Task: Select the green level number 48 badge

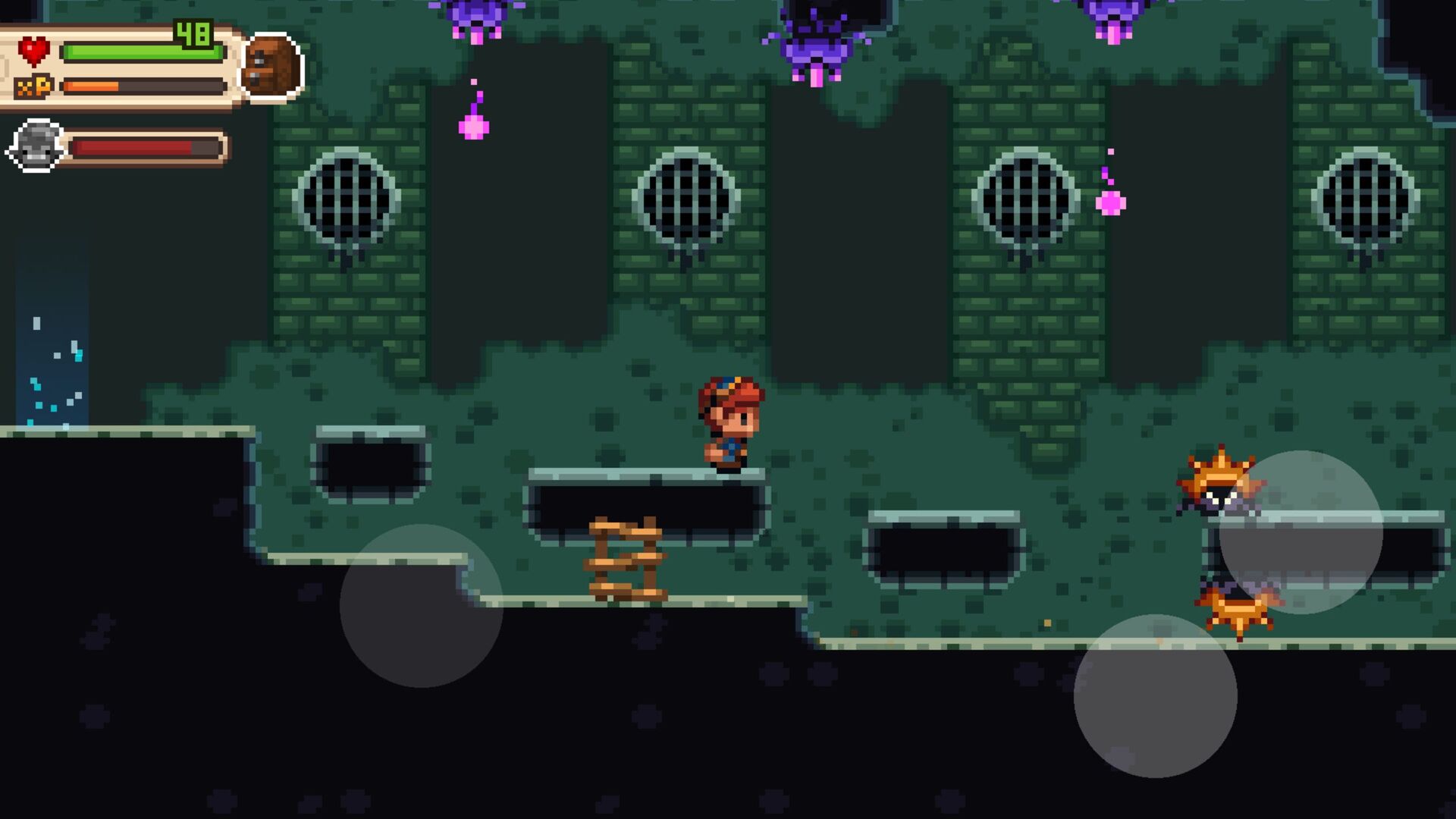Action: 192,32
